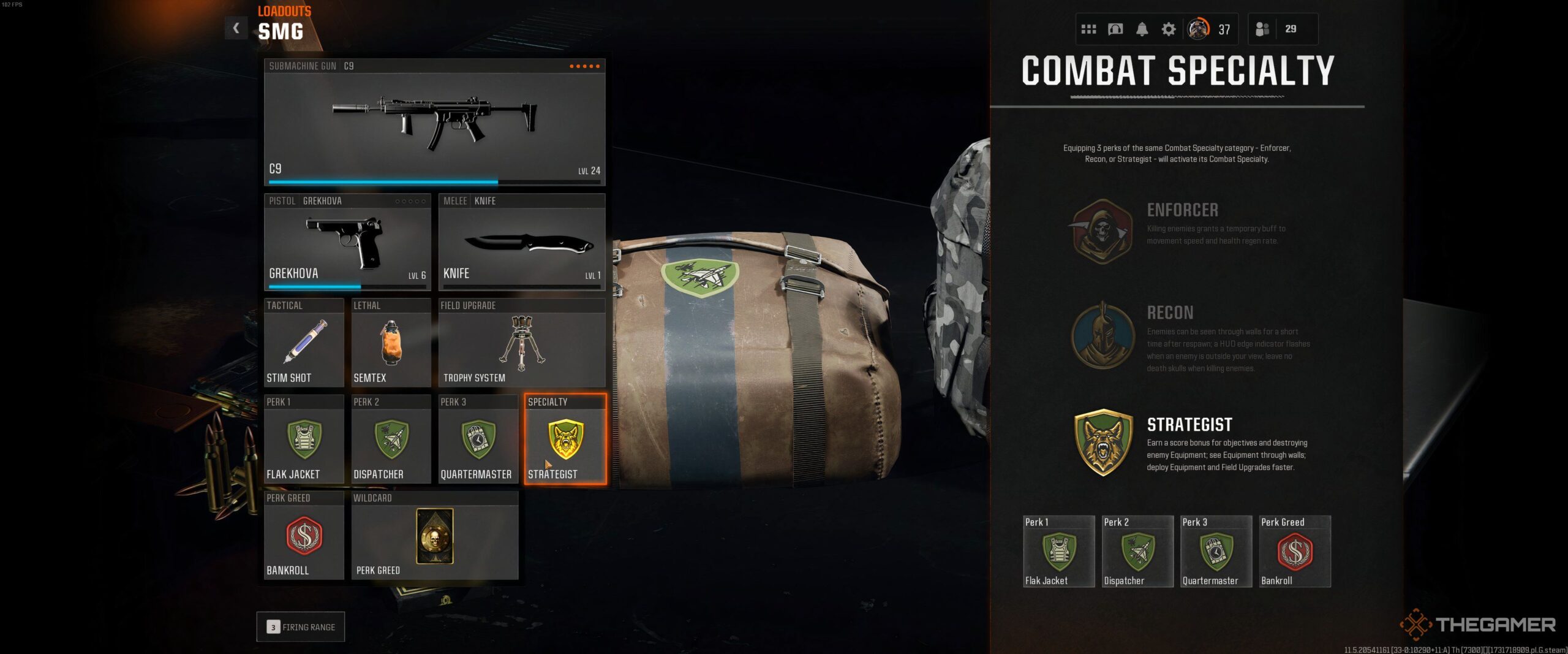Viewport: 1568px width, 654px height.
Task: Select the C9 submachine gun slot
Action: (x=434, y=122)
